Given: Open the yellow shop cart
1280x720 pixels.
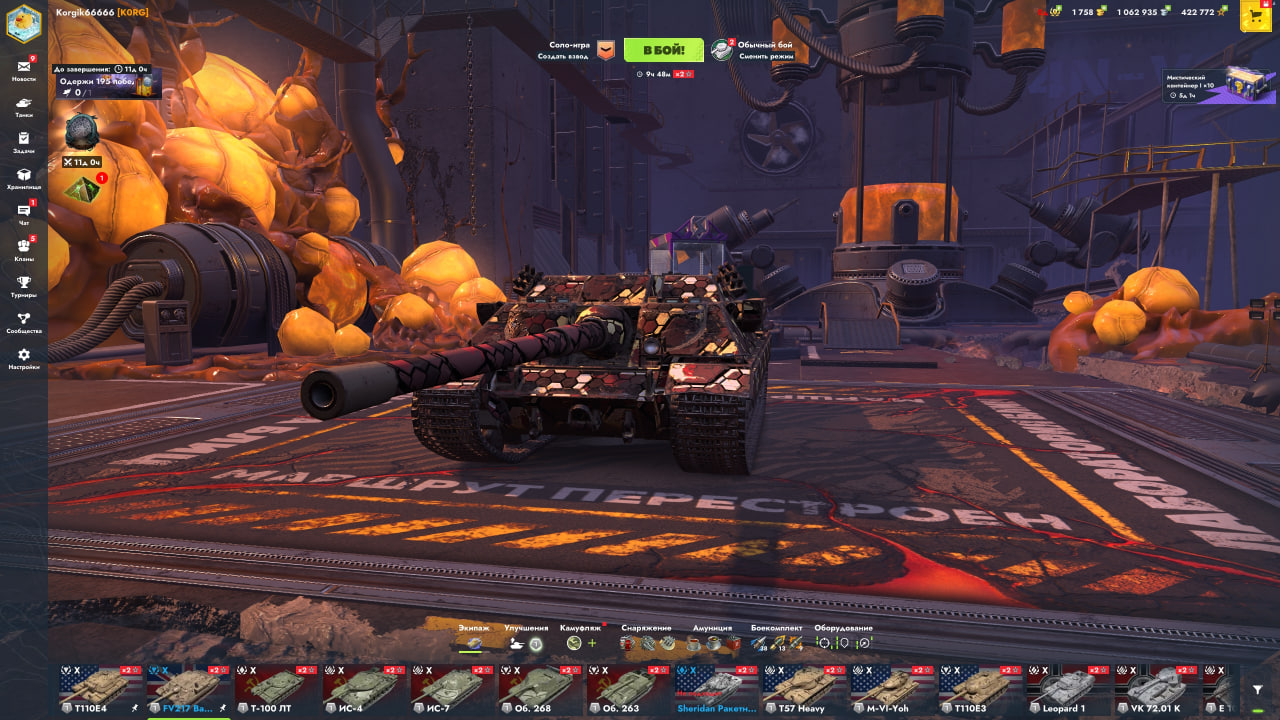Looking at the screenshot, I should [x=1255, y=16].
